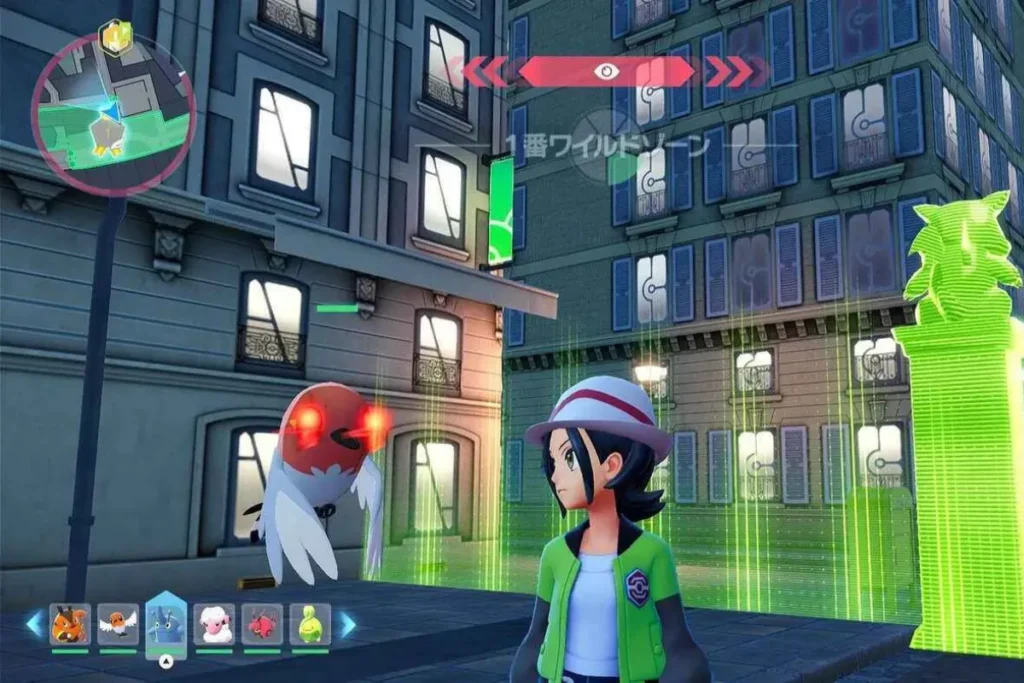Select the Budew party slot

pyautogui.click(x=309, y=624)
